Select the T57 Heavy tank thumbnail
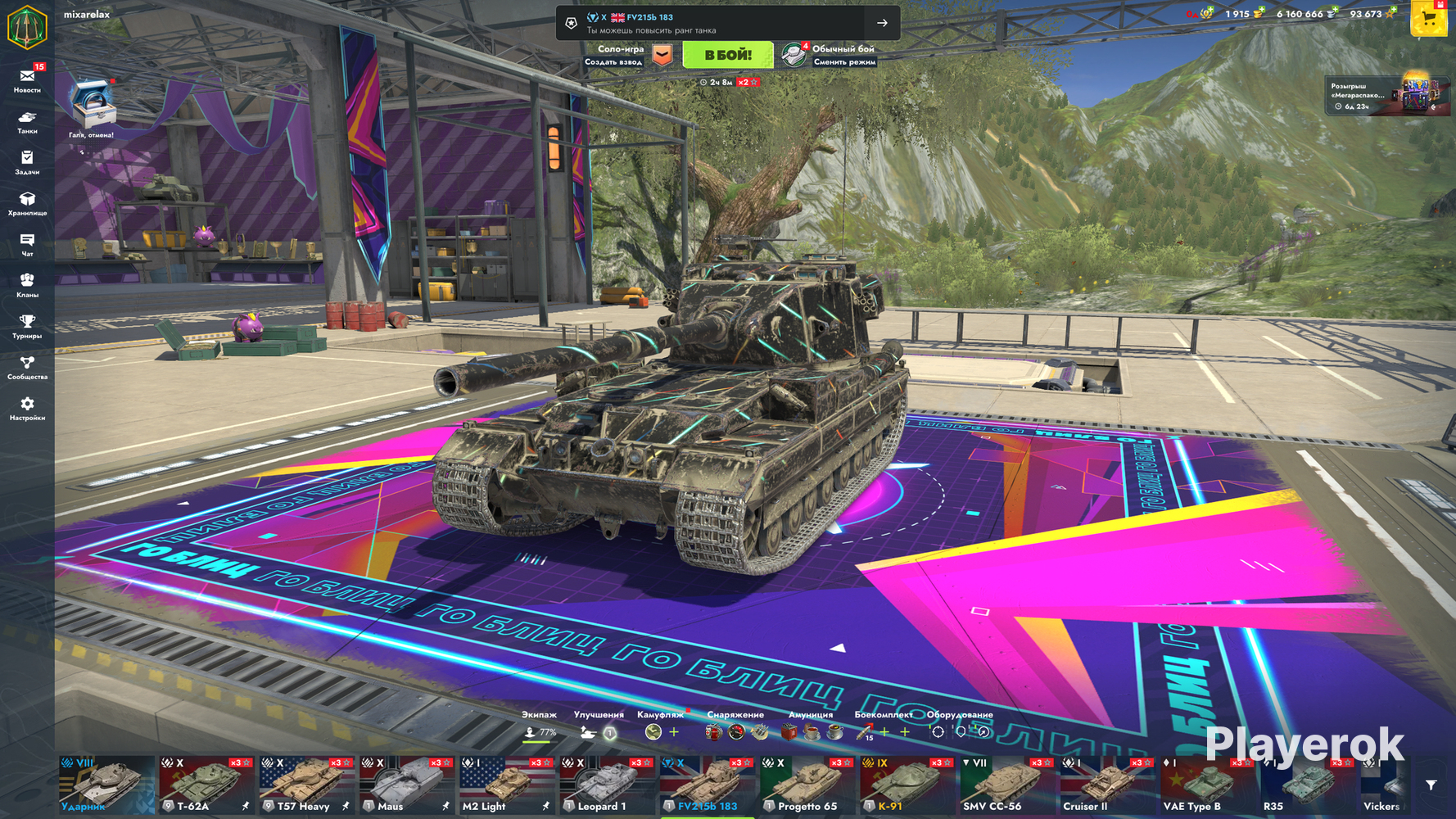1456x819 pixels. pyautogui.click(x=306, y=785)
